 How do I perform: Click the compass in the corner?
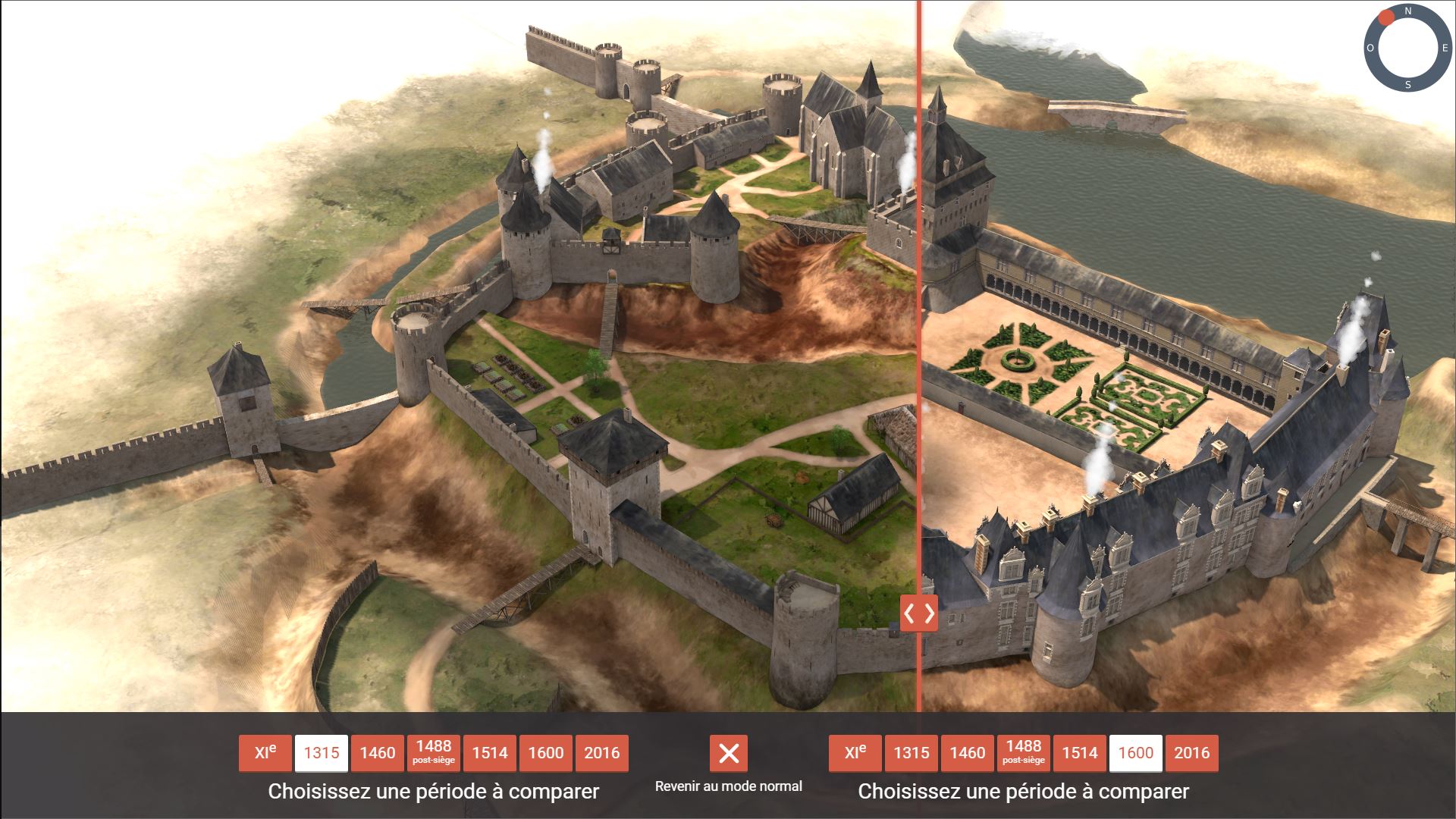pos(1408,48)
